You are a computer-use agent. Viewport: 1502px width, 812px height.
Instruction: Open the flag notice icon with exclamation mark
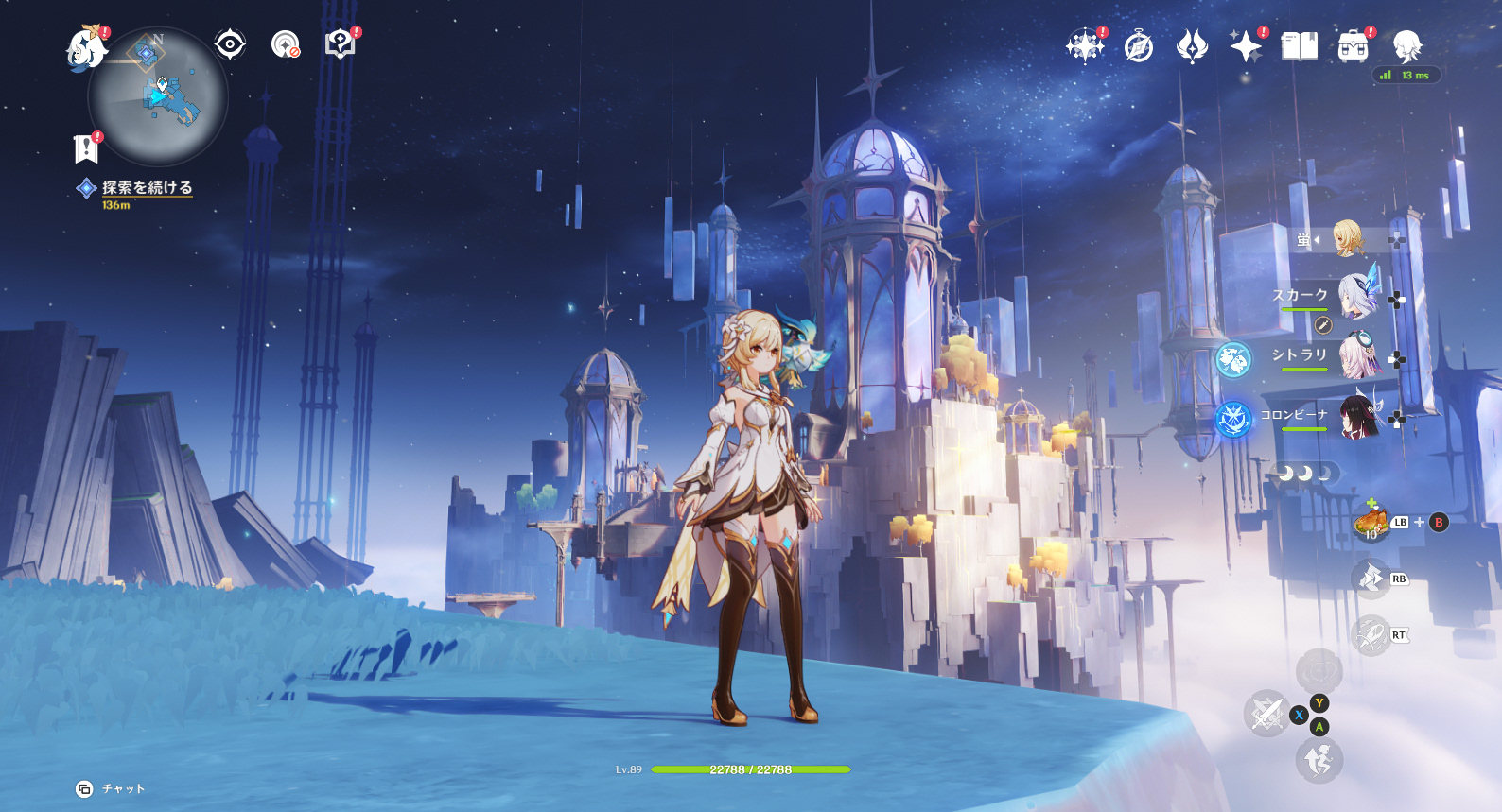(86, 148)
